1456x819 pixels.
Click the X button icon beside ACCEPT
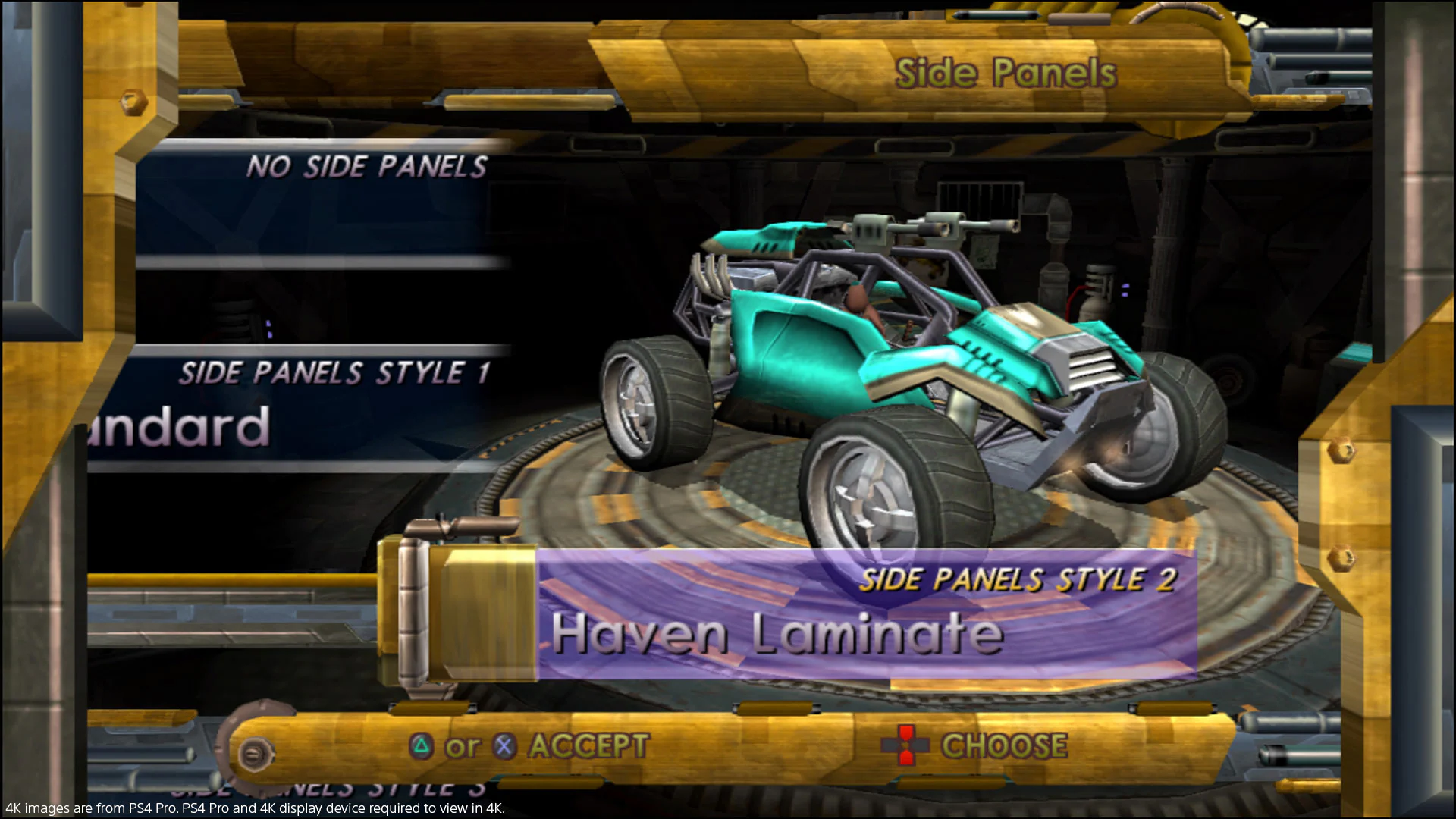pos(505,746)
